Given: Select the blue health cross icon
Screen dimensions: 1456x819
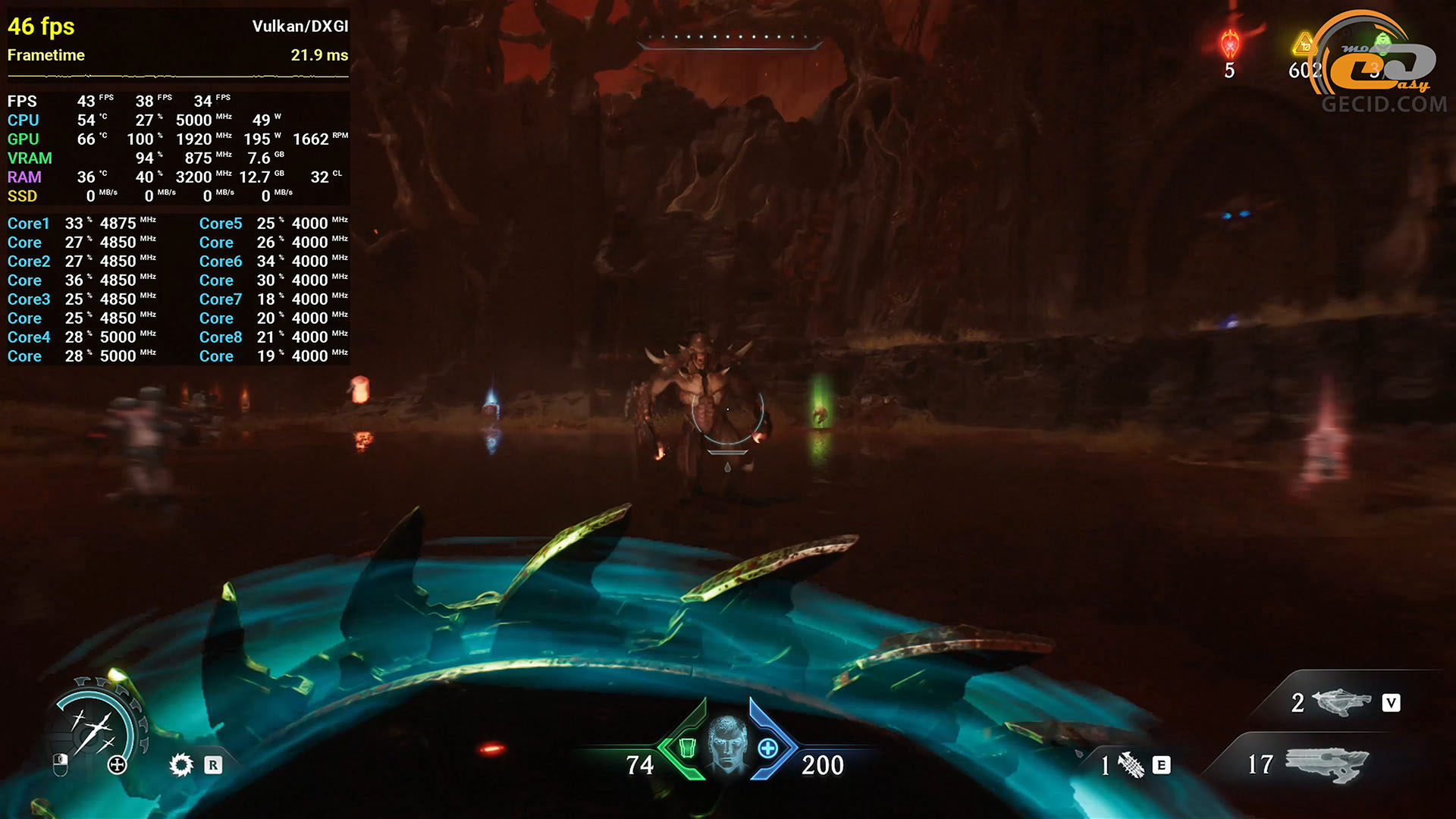Looking at the screenshot, I should click(767, 748).
